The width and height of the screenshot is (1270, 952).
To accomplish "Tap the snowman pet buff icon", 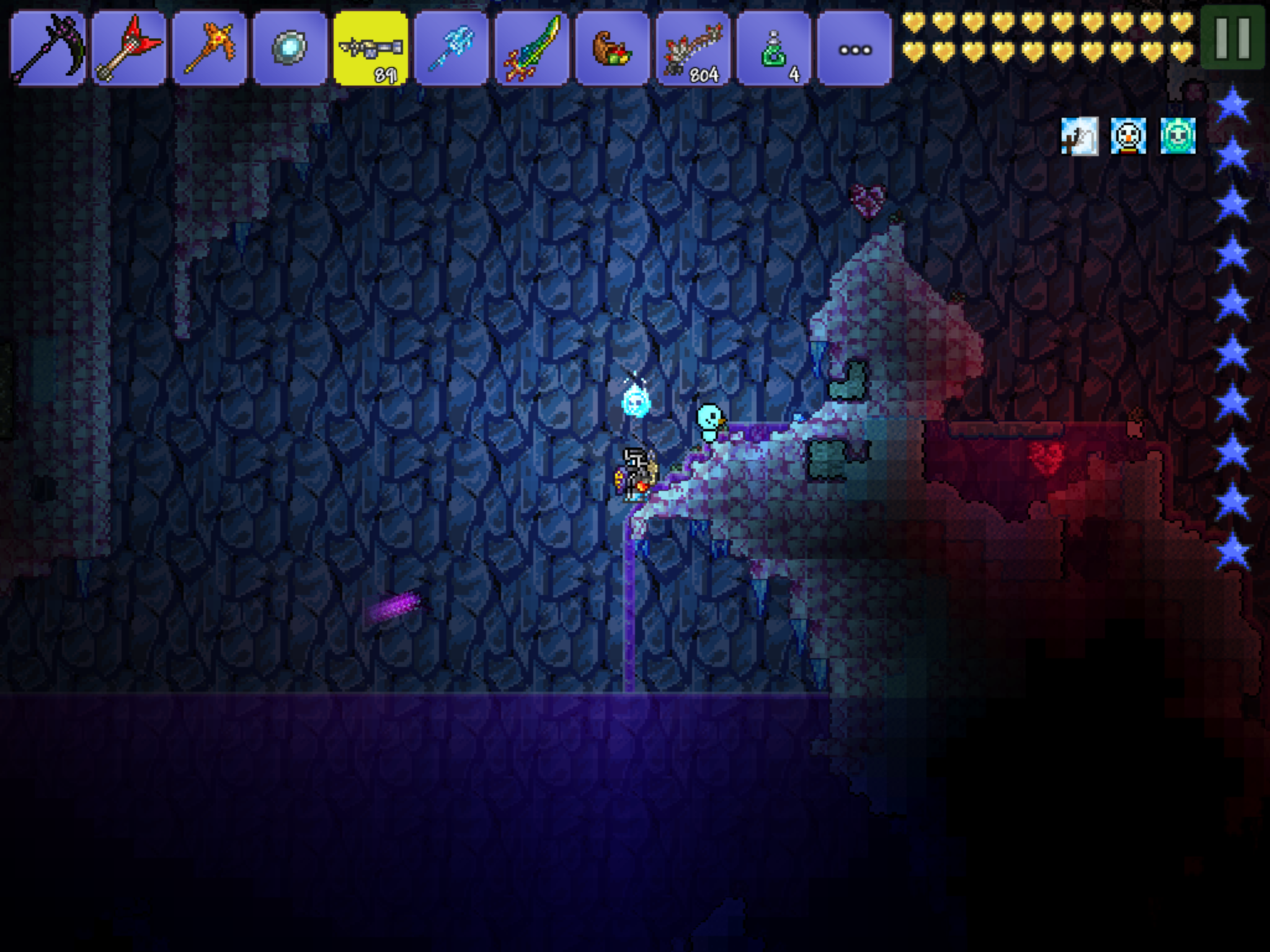I will pyautogui.click(x=1128, y=136).
